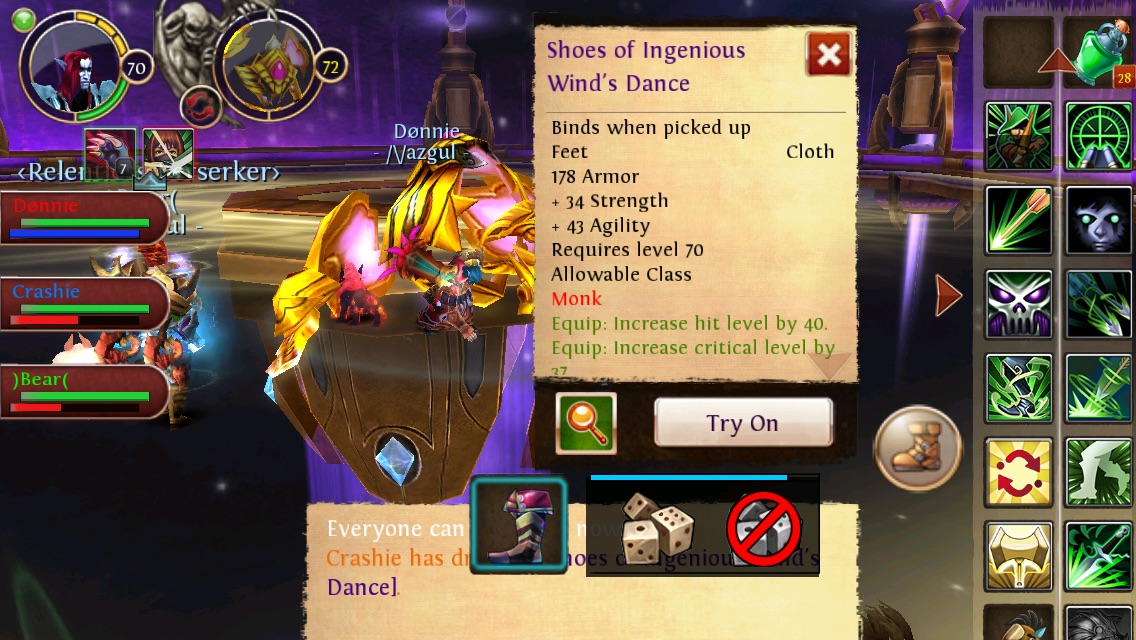1136x640 pixels.
Task: Roll the dice for the loot
Action: (657, 527)
